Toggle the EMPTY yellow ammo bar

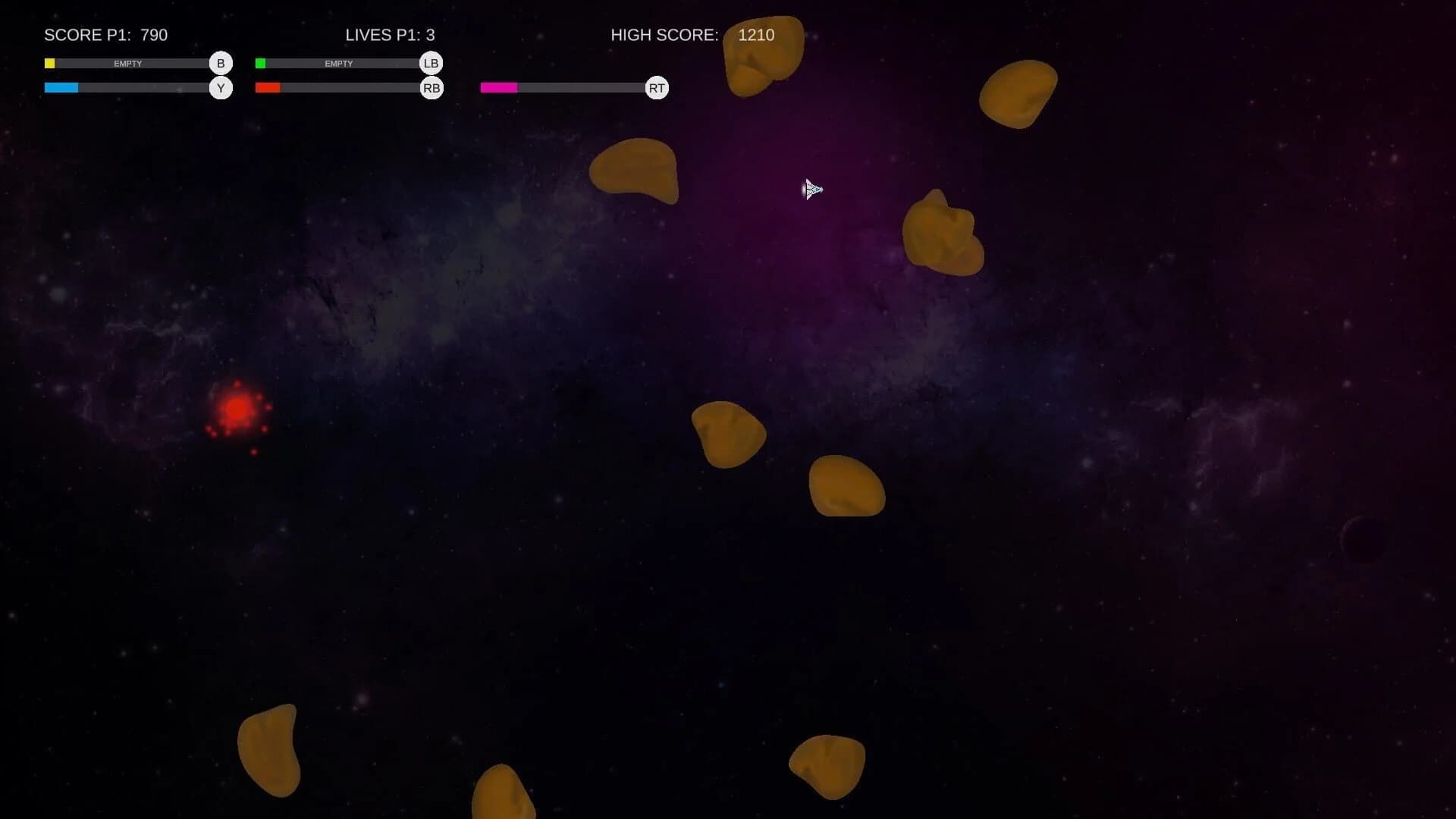[127, 63]
